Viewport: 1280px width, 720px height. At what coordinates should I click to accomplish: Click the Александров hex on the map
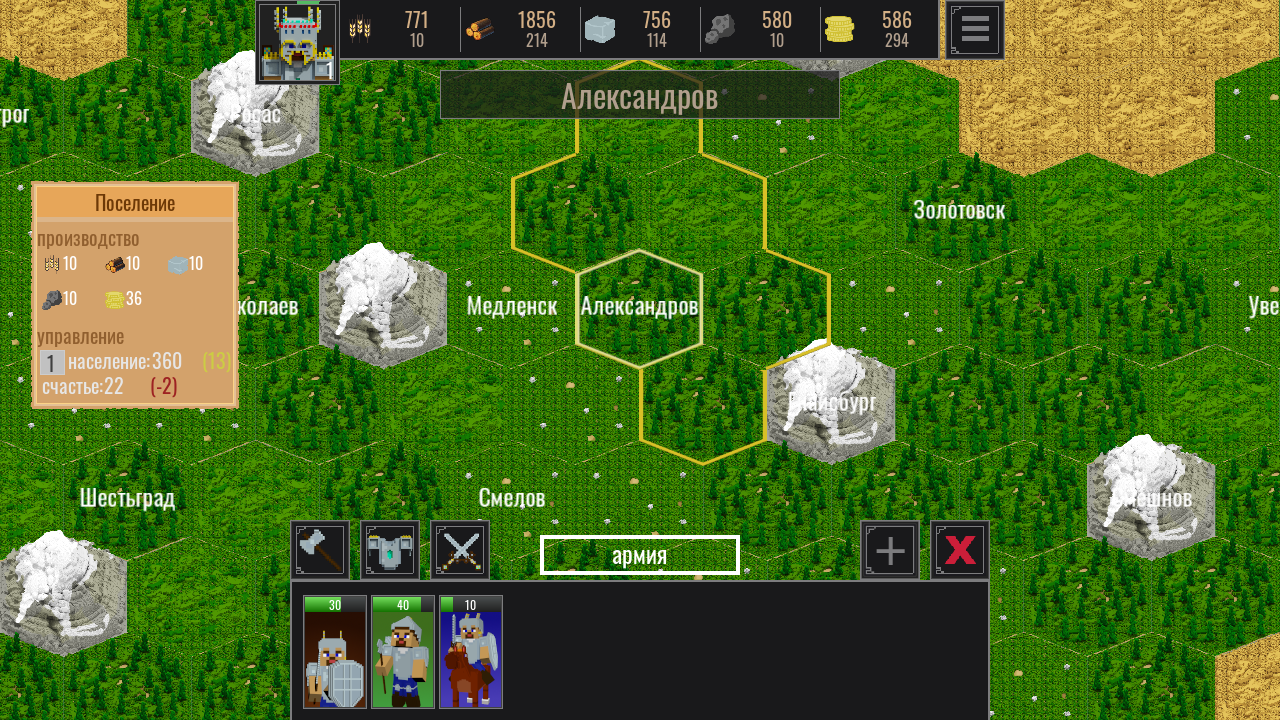pyautogui.click(x=639, y=307)
